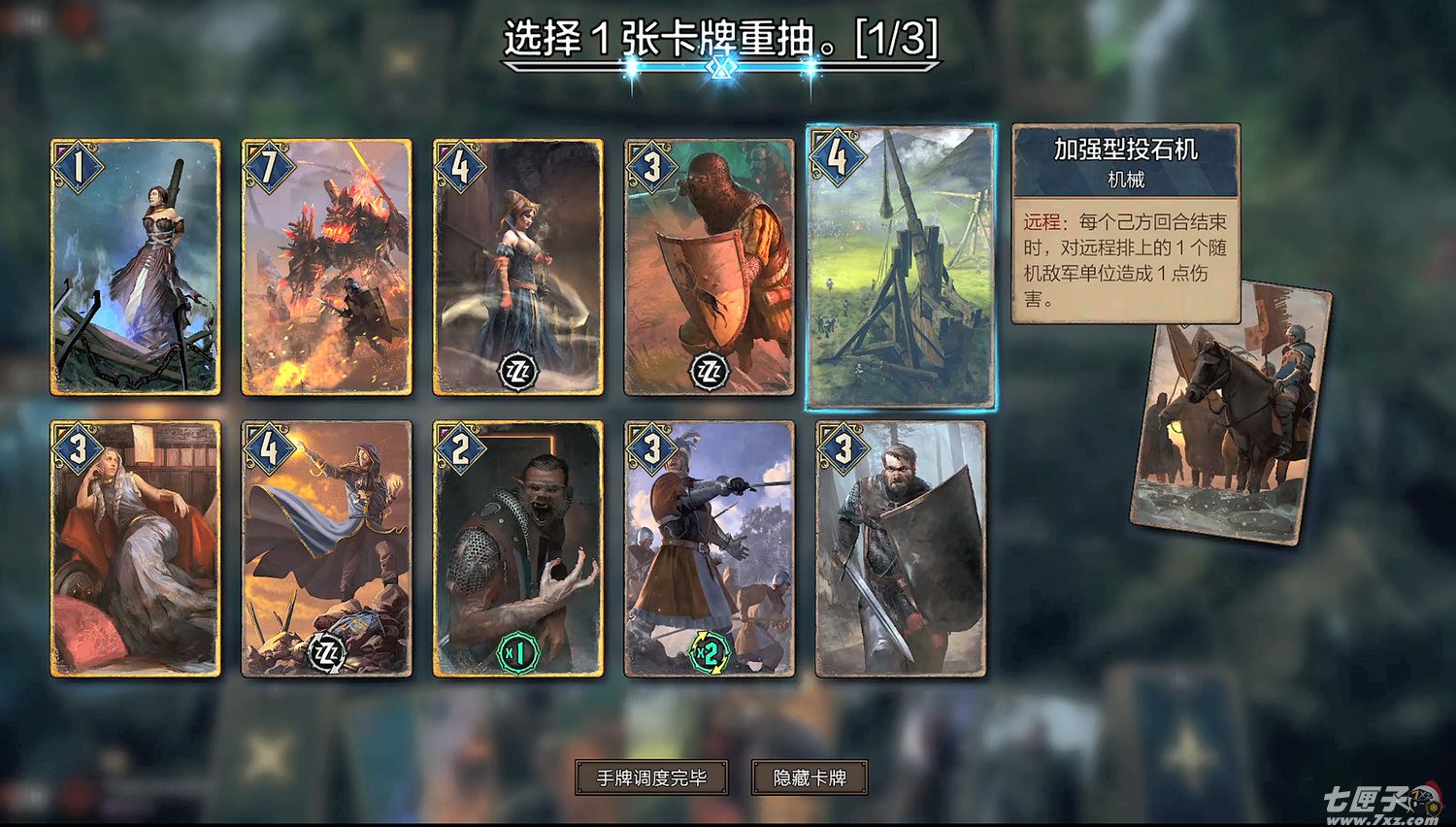Select the reclining queen card

pos(134,553)
